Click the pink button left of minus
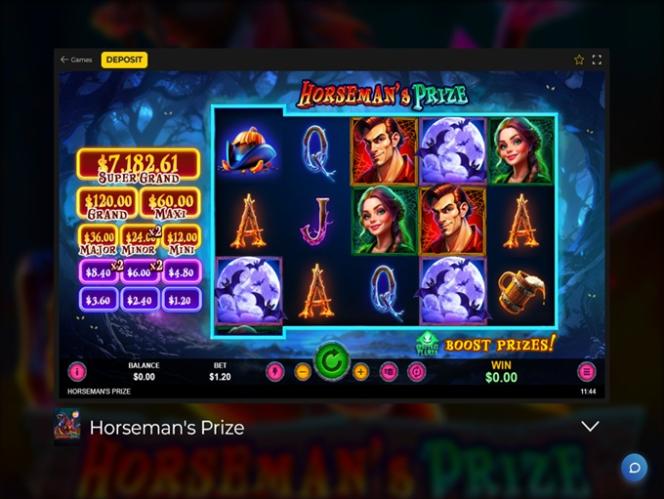The width and height of the screenshot is (664, 499). [275, 372]
